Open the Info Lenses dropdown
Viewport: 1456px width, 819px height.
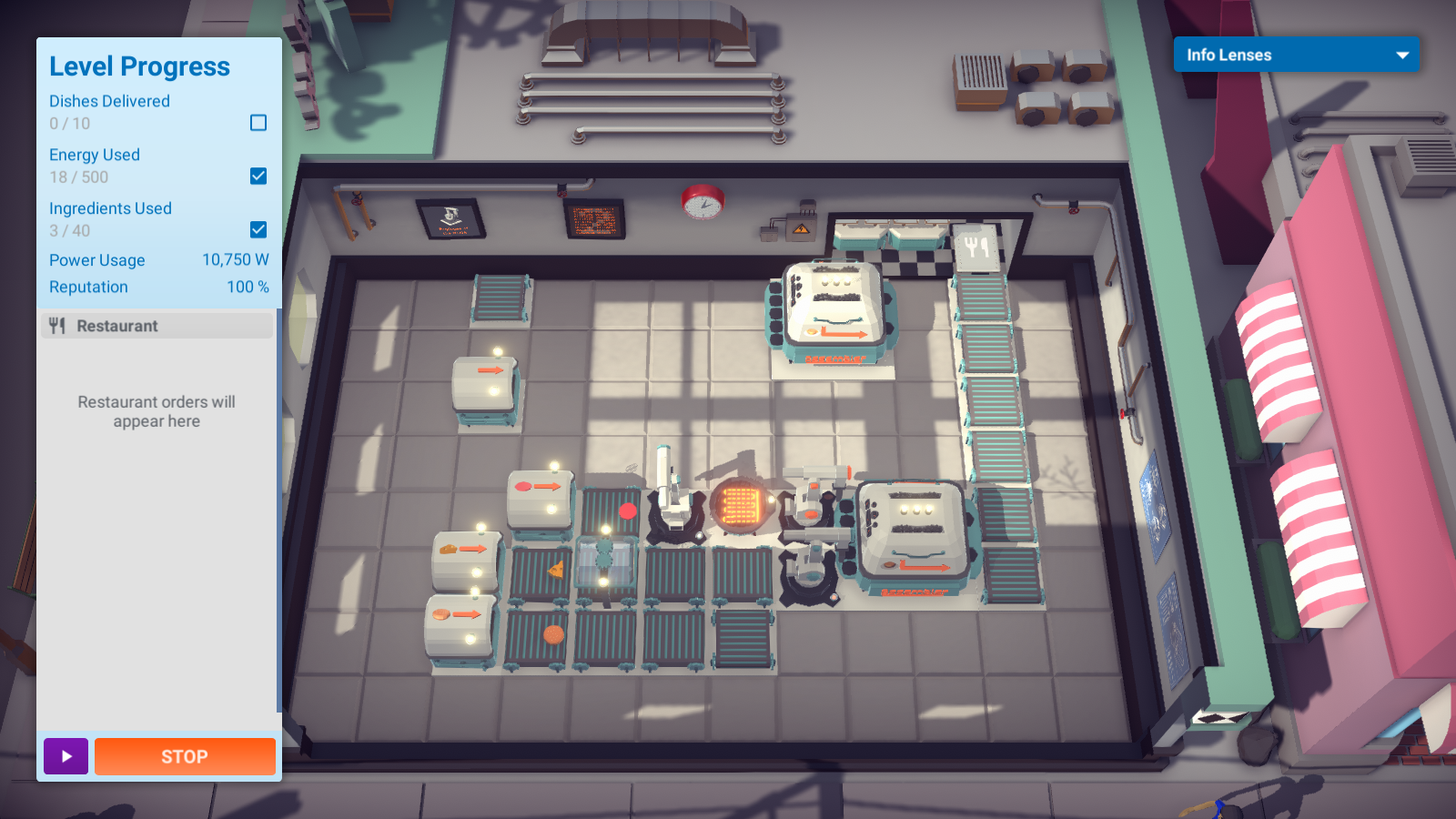(x=1296, y=55)
